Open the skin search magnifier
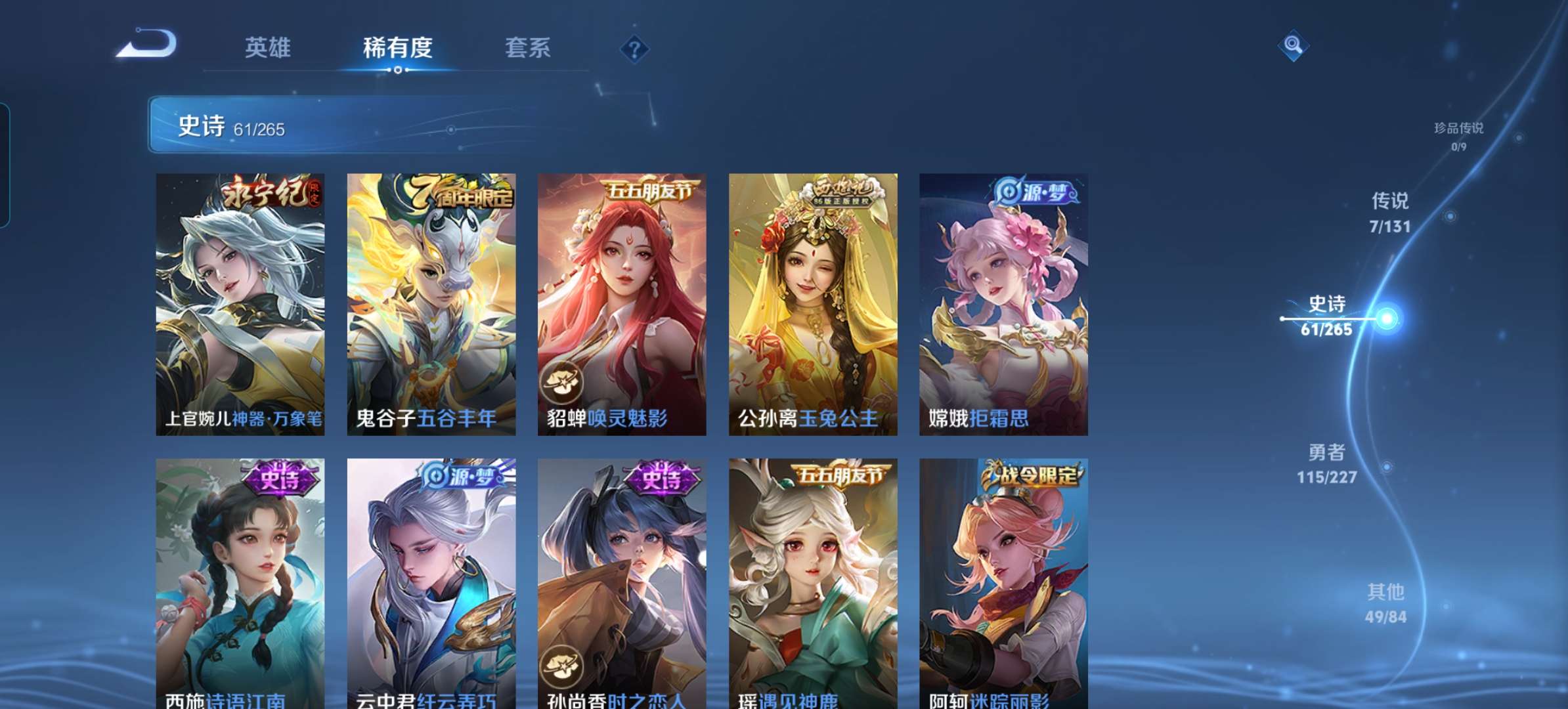 click(x=1293, y=45)
